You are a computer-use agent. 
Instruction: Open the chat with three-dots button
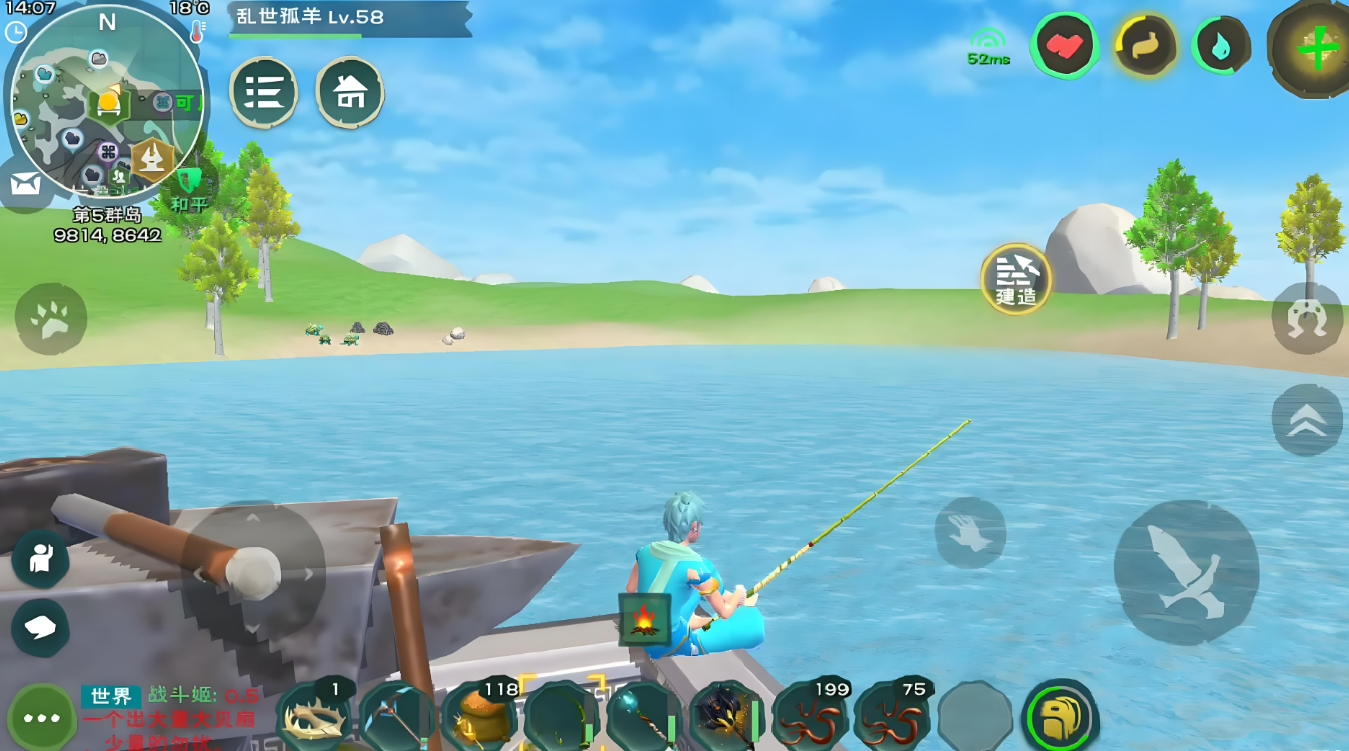tap(42, 718)
